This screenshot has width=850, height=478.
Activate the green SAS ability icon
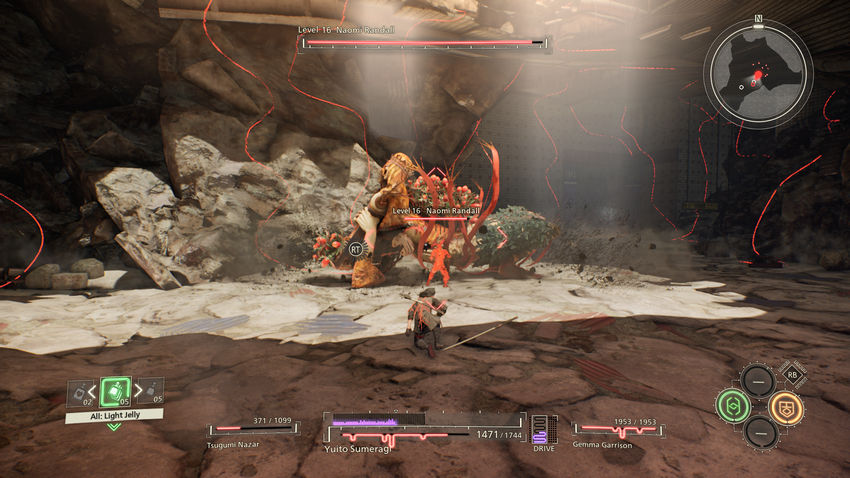(x=732, y=405)
